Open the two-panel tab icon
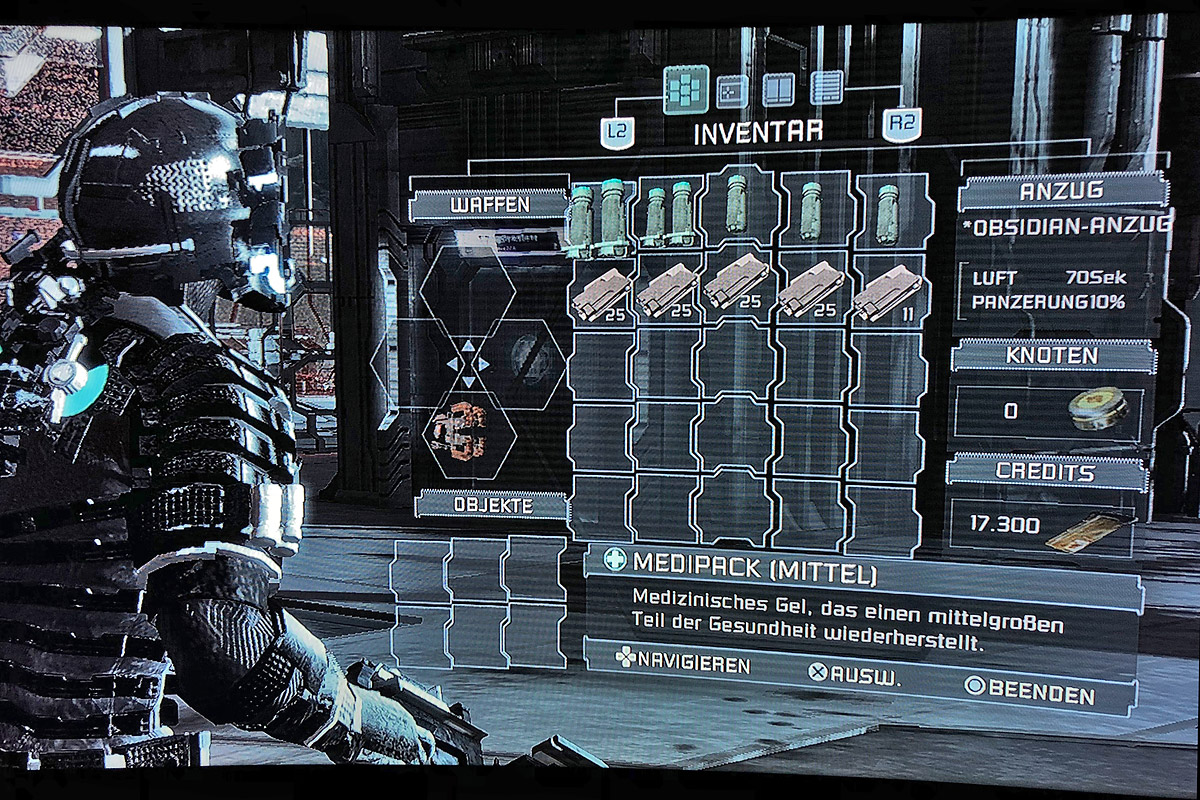The image size is (1200, 800). click(778, 90)
